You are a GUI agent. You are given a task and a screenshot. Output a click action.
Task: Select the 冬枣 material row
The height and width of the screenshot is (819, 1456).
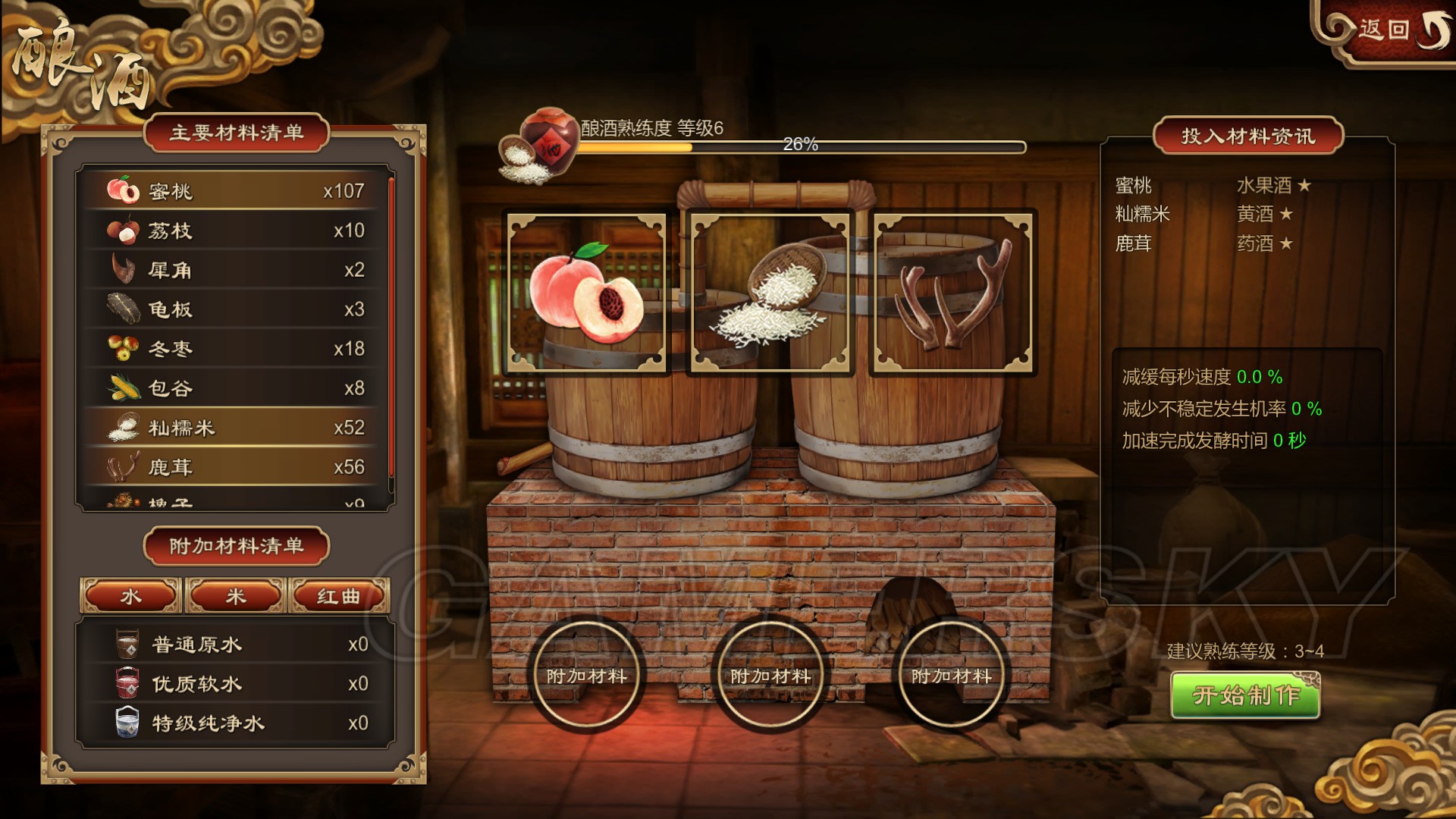237,349
